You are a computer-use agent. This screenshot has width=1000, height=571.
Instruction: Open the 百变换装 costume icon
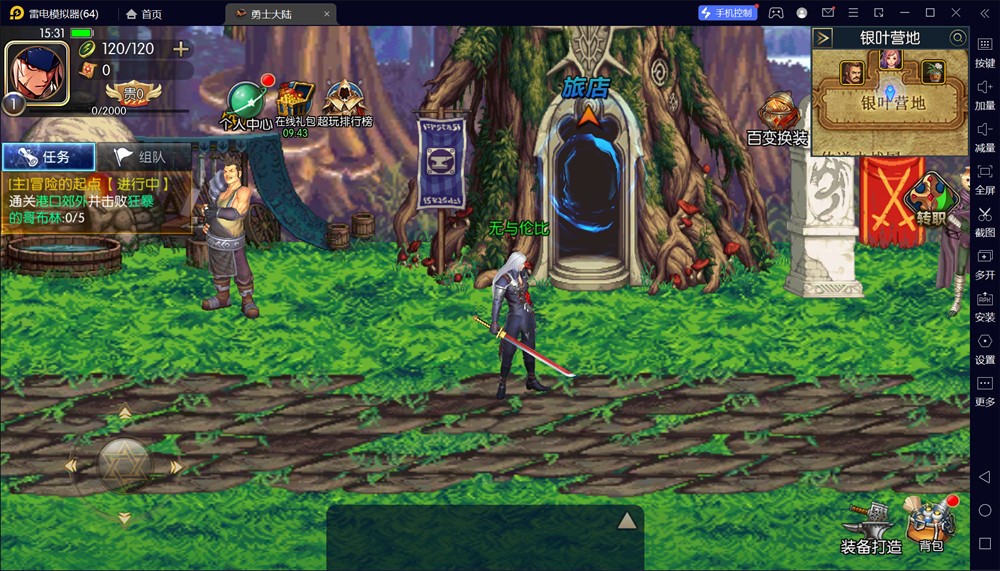click(x=778, y=117)
